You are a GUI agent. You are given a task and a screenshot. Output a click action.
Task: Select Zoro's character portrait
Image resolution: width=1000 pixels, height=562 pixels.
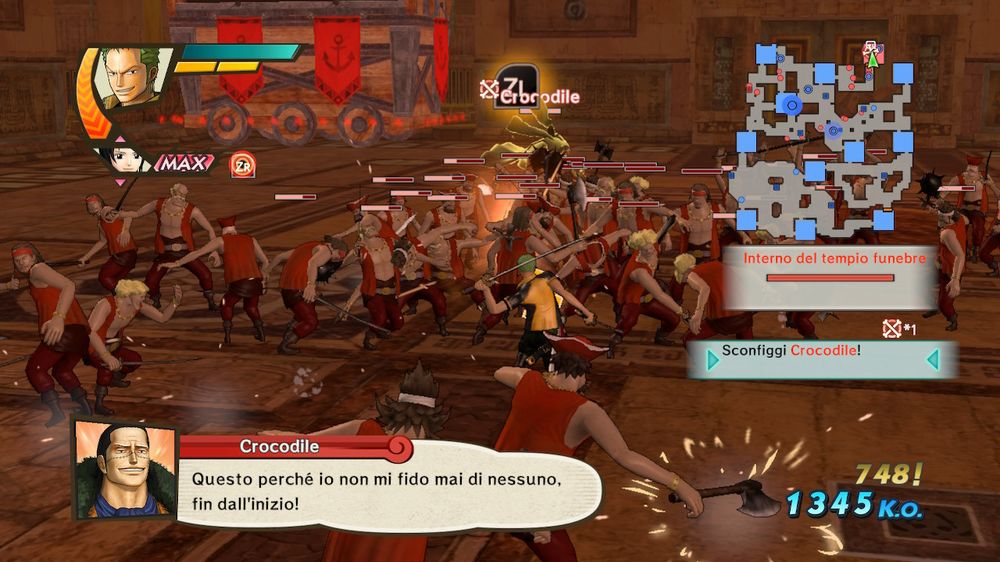pos(127,79)
